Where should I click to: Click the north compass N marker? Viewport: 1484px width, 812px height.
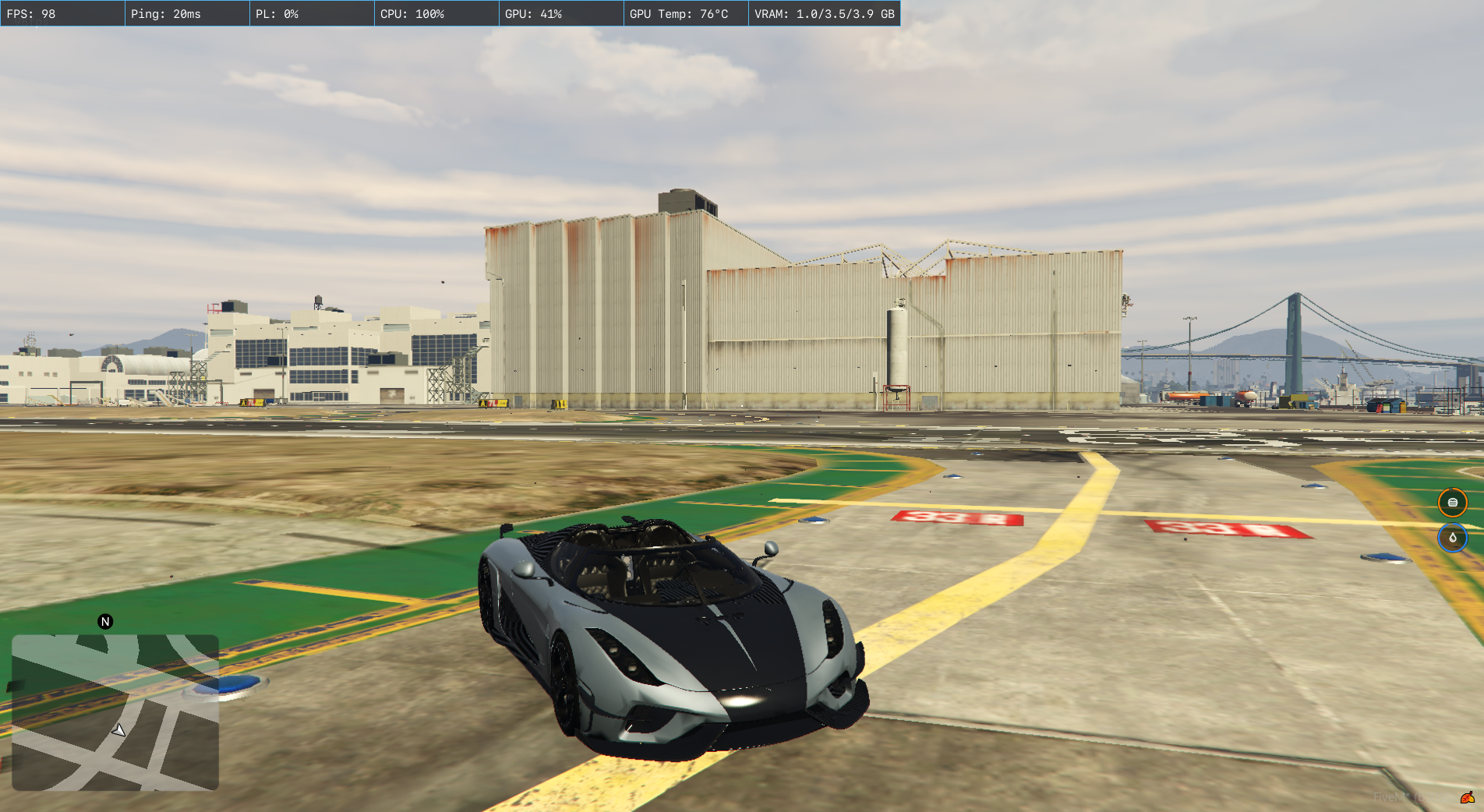(105, 622)
